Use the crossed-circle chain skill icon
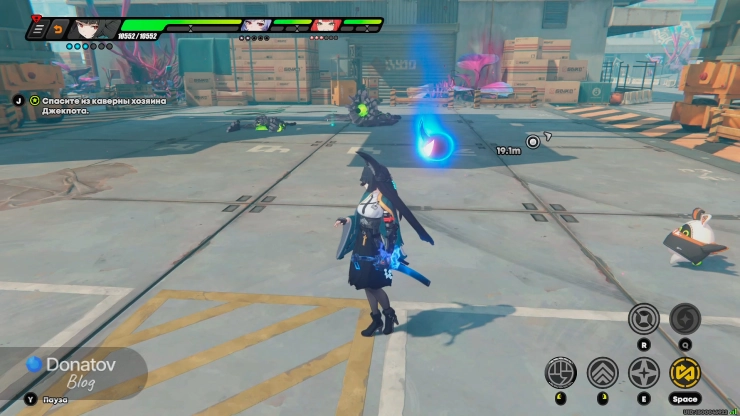740x416 pixels. [643, 318]
